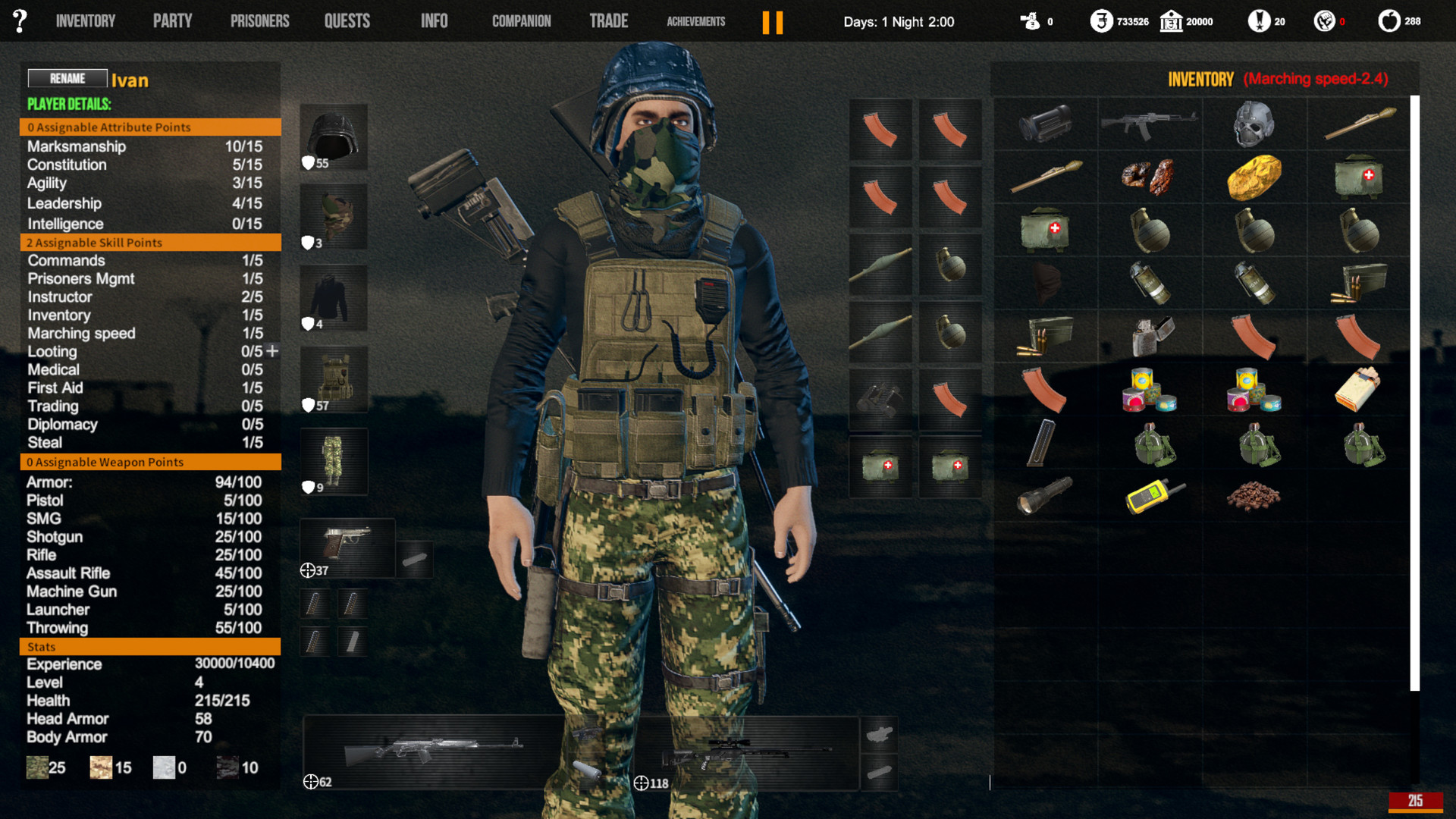Toggle the pause button
Screen dimensions: 1456x819
click(x=773, y=21)
